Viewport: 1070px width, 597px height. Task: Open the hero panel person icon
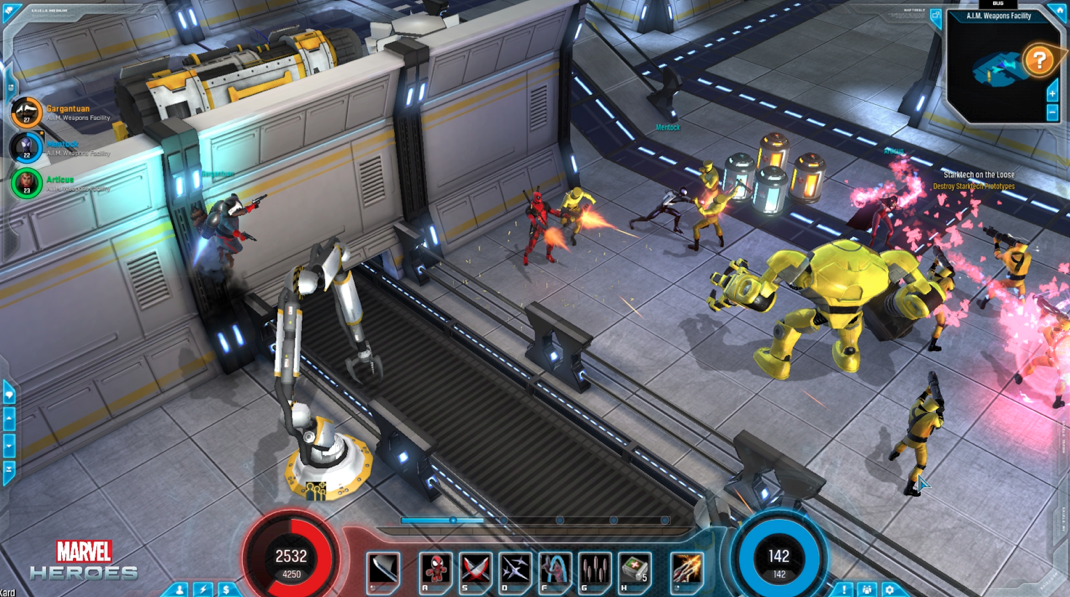[x=180, y=590]
